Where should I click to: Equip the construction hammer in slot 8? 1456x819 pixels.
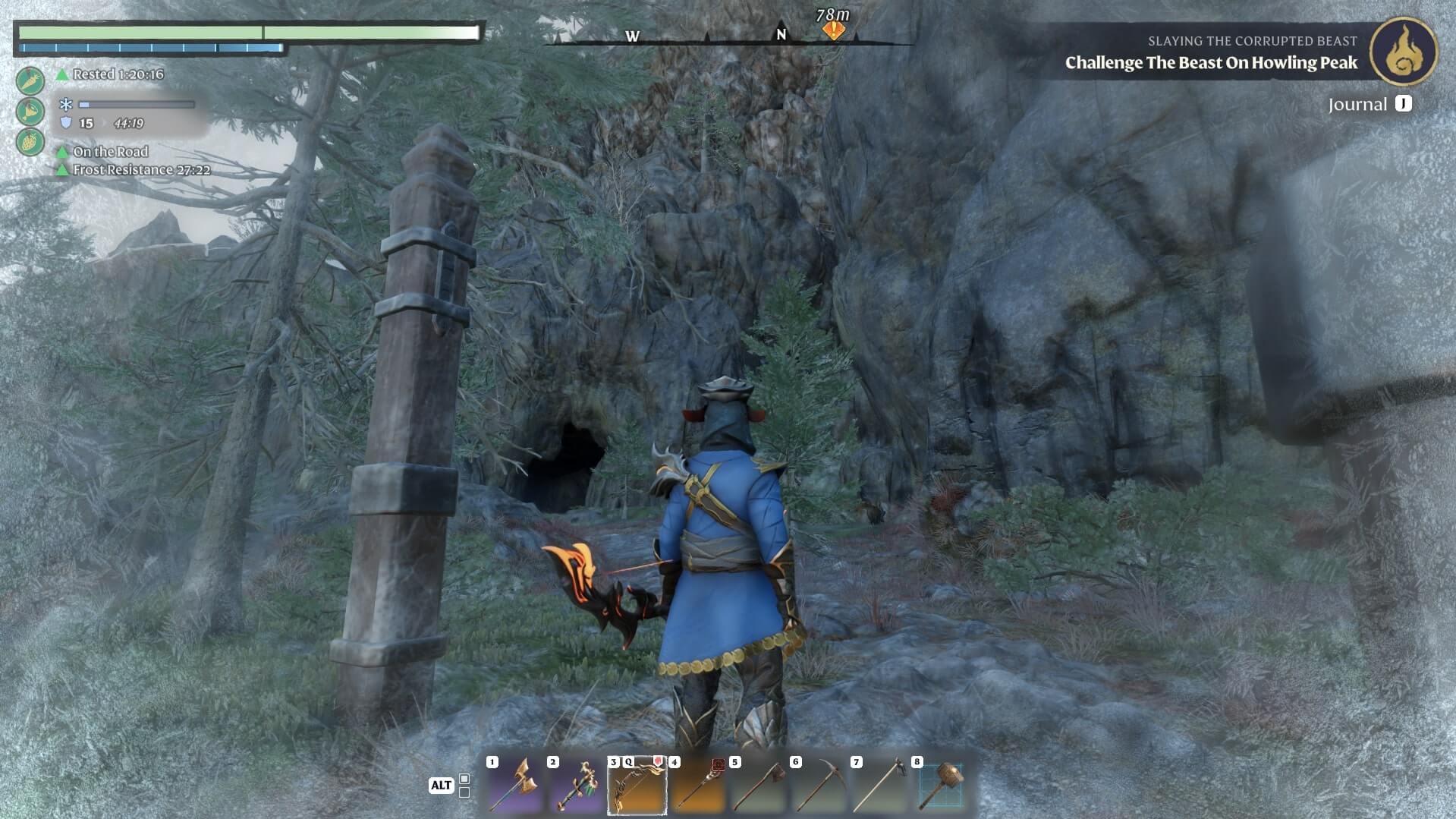tap(941, 786)
